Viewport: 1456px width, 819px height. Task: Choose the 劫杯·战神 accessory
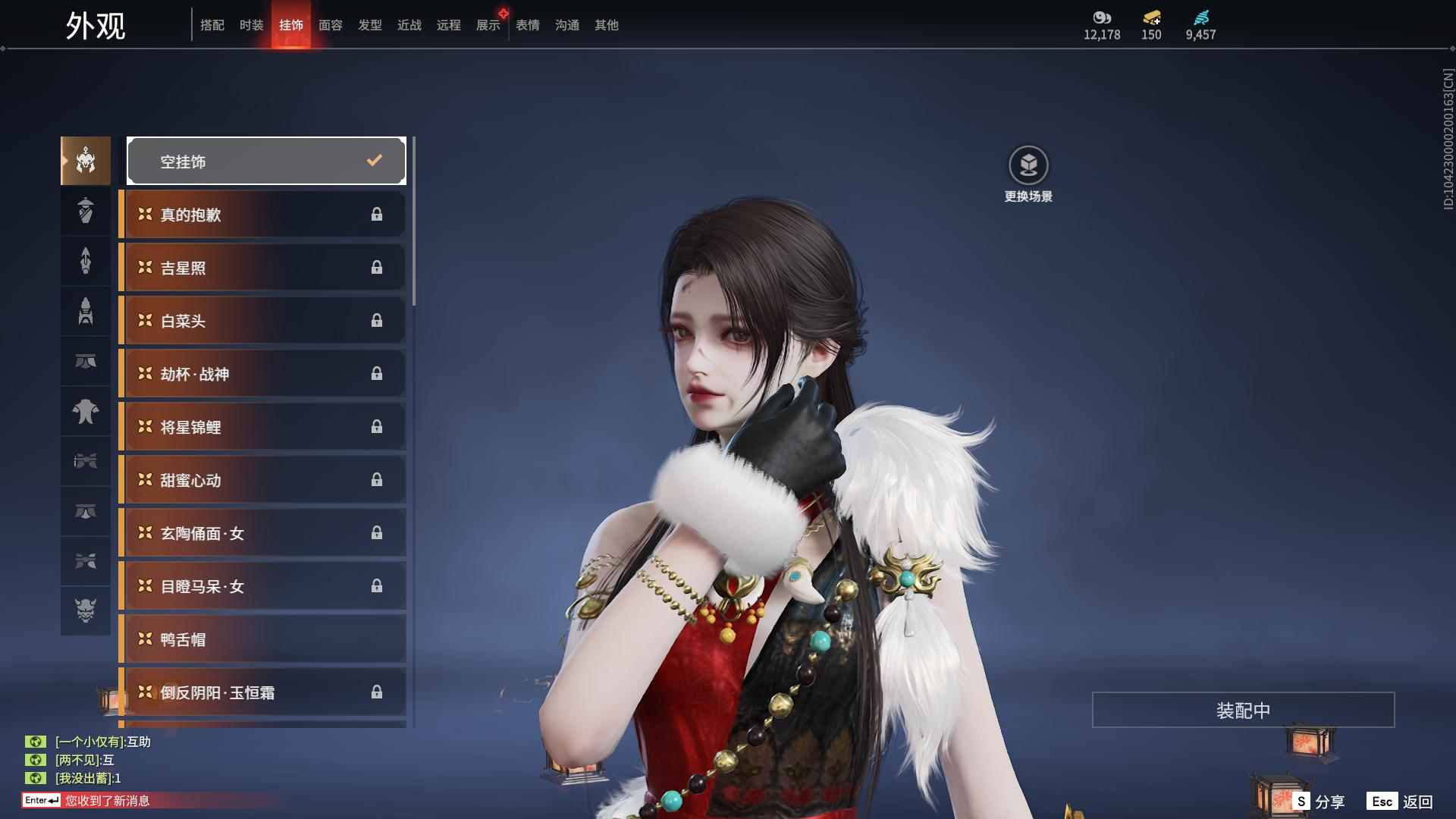coord(262,374)
